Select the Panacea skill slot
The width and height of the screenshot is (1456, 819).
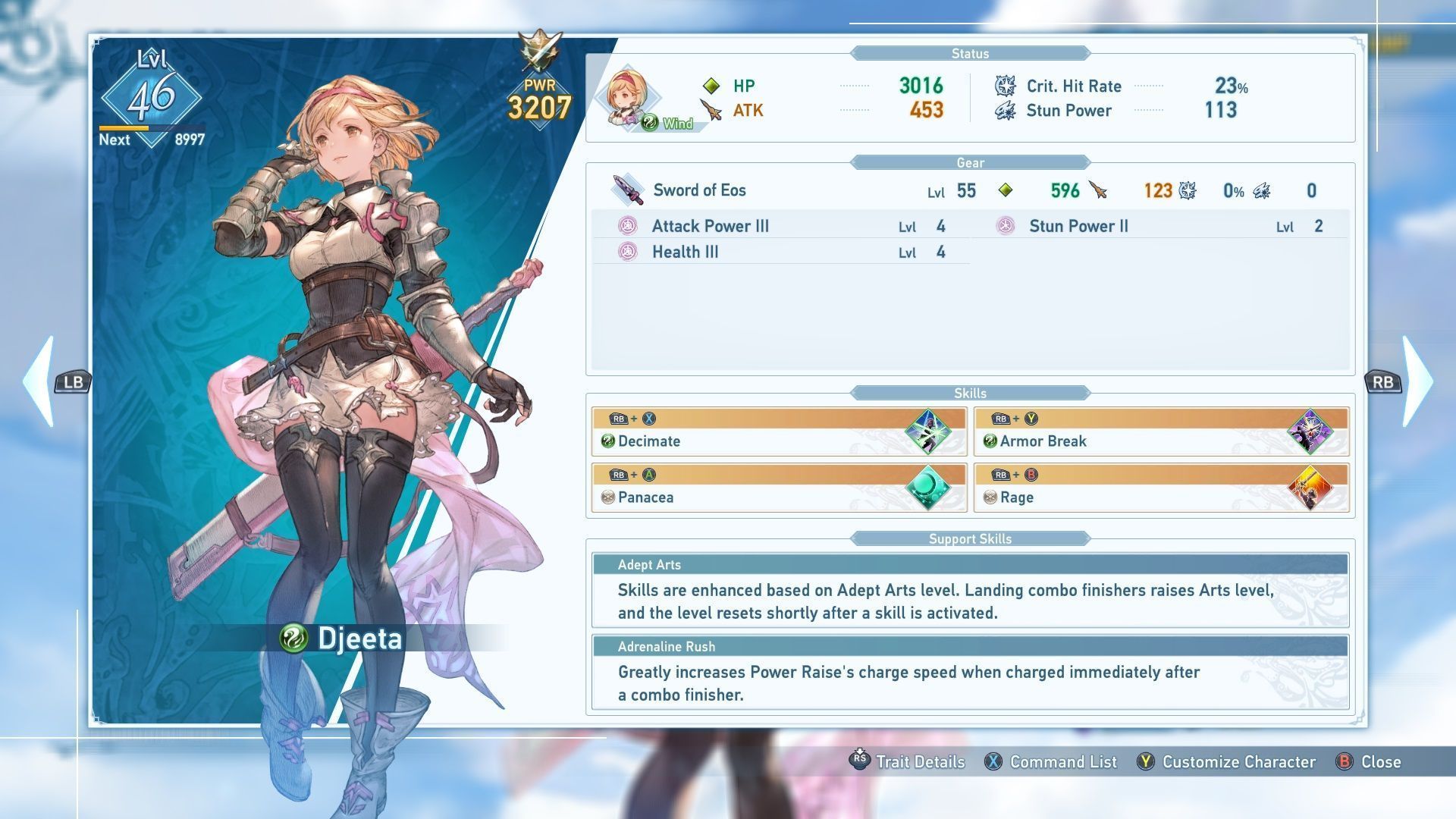coord(779,488)
